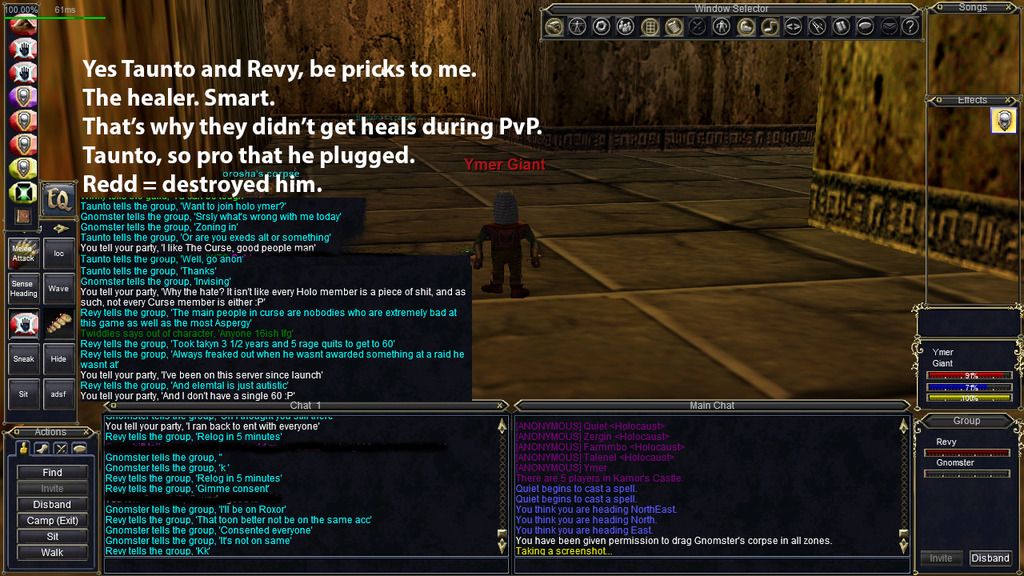Click the loc hotbutton

[59, 254]
